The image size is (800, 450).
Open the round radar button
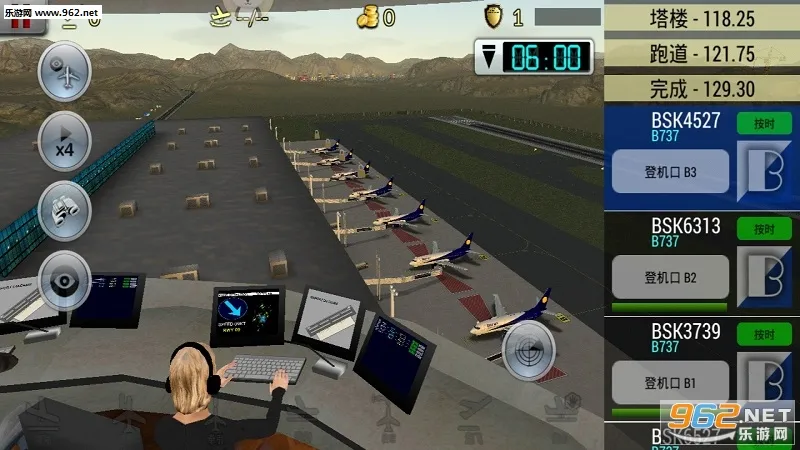point(526,352)
